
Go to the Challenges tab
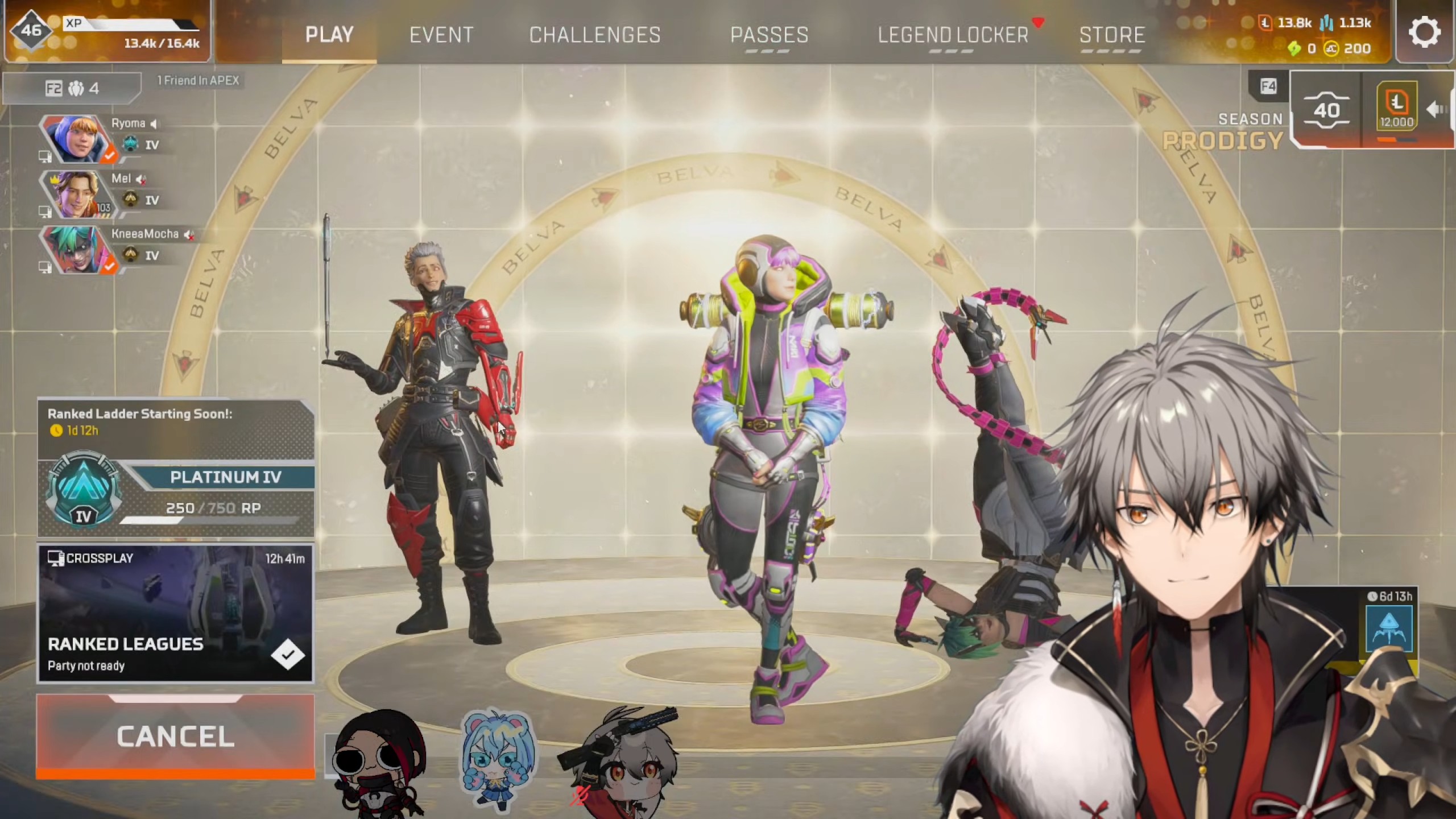click(x=595, y=35)
